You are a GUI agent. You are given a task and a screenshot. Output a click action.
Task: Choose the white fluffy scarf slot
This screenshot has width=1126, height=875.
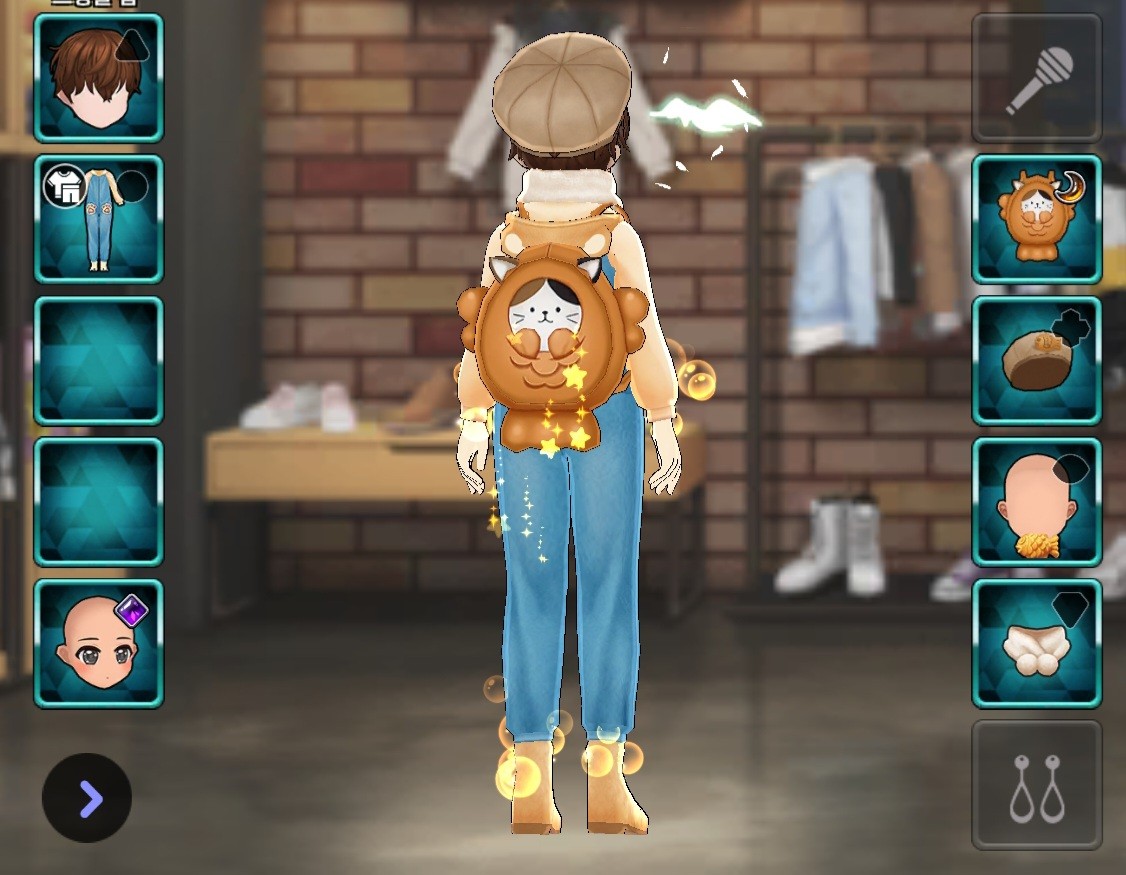pyautogui.click(x=1036, y=643)
